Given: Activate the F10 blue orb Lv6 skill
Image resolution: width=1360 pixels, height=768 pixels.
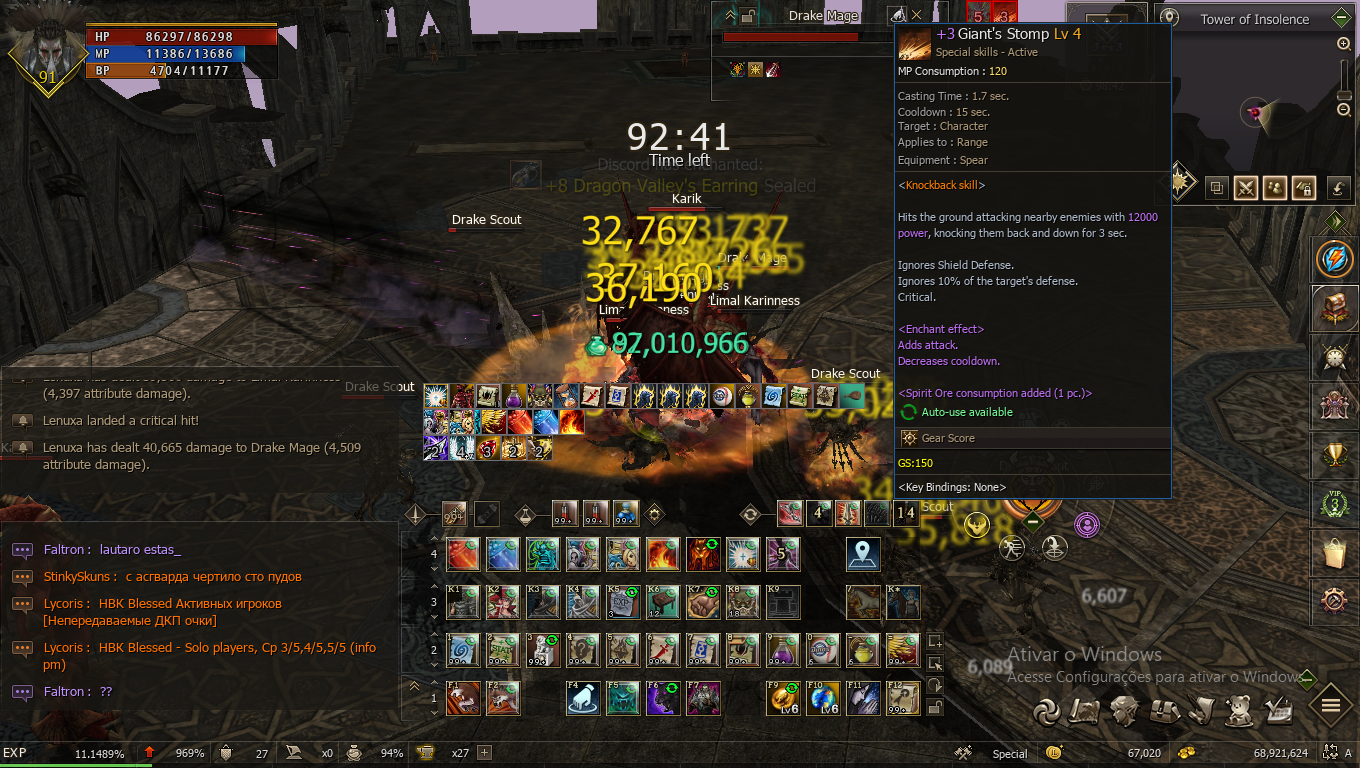Looking at the screenshot, I should [823, 698].
